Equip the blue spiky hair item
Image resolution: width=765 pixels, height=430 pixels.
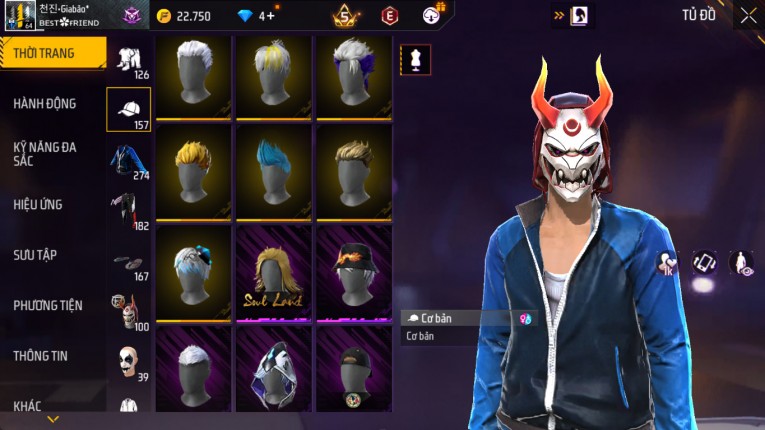tap(273, 170)
